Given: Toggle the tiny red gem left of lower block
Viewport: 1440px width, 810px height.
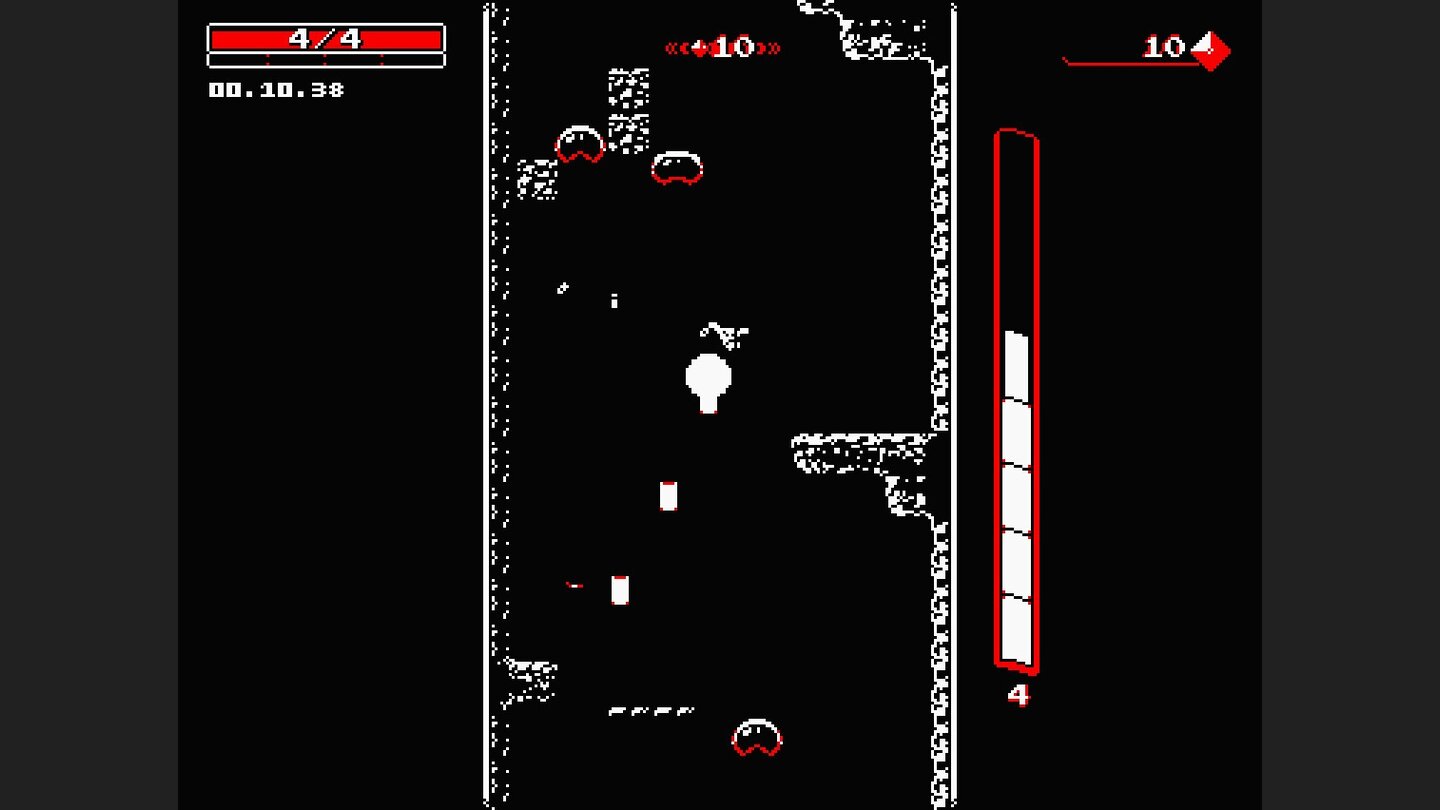Looking at the screenshot, I should coord(572,584).
